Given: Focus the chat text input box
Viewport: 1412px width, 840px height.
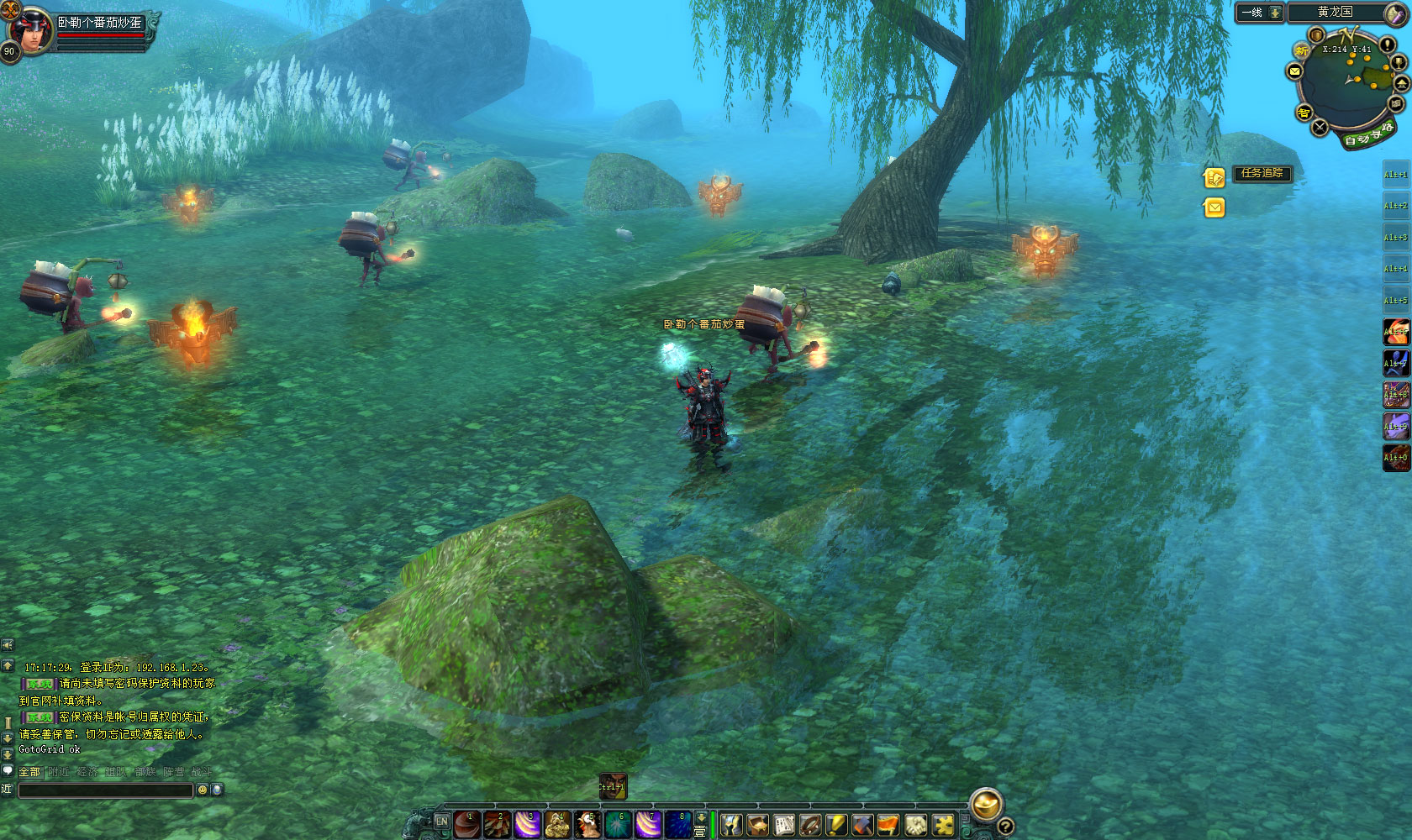Looking at the screenshot, I should click(106, 790).
